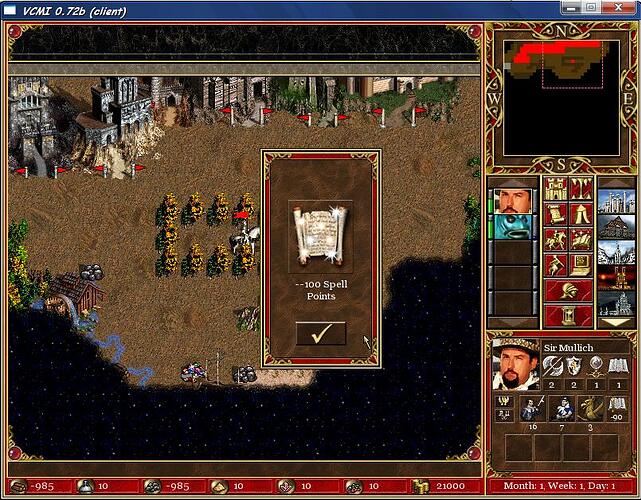Image resolution: width=641 pixels, height=500 pixels.
Task: Open the kingdom overview castle button
Action: pos(555,188)
